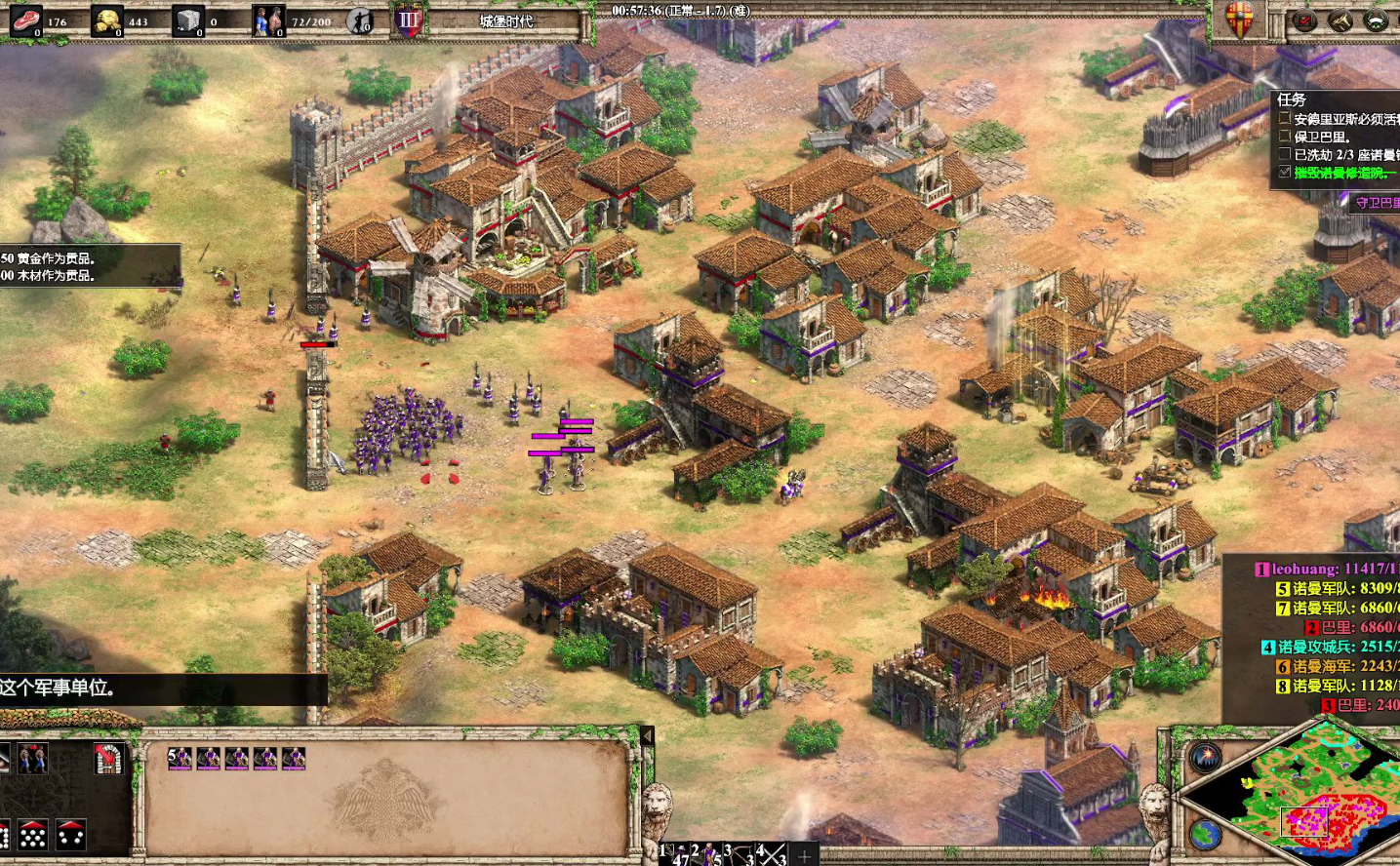Choose the two-soldier patrol command icon
1400x866 pixels.
tap(32, 758)
